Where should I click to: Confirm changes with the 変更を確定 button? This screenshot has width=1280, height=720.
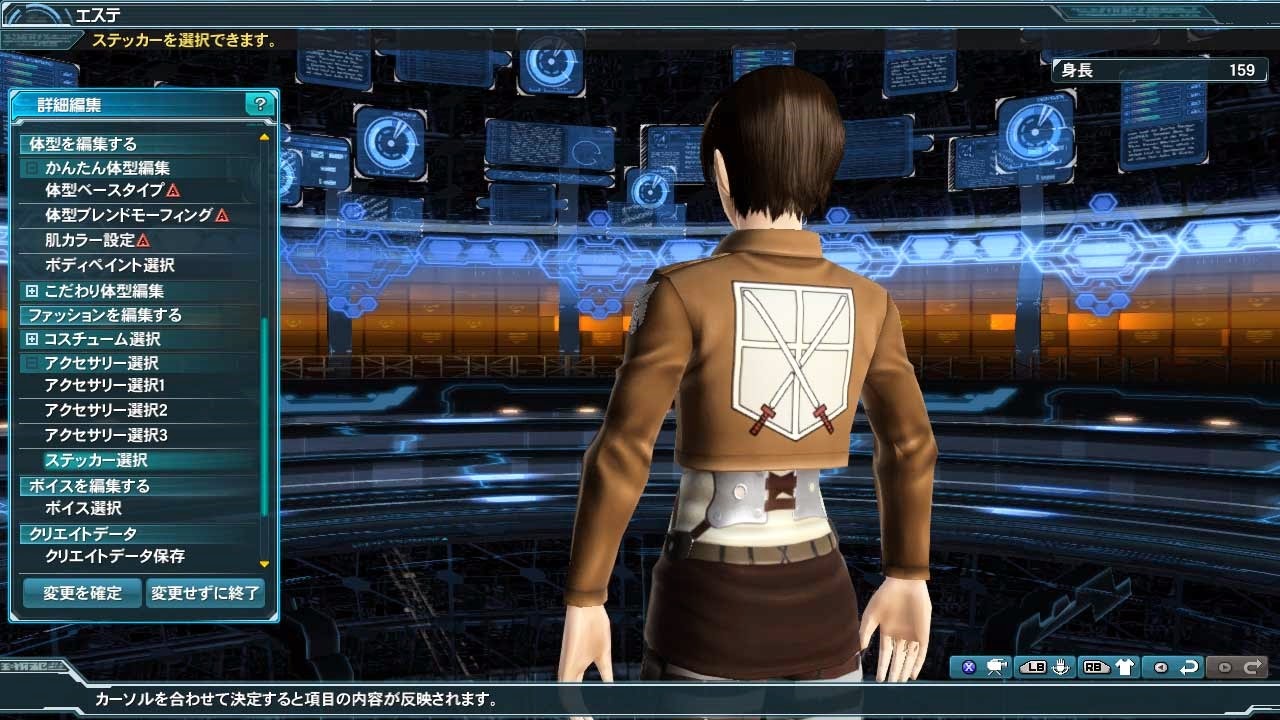80,593
